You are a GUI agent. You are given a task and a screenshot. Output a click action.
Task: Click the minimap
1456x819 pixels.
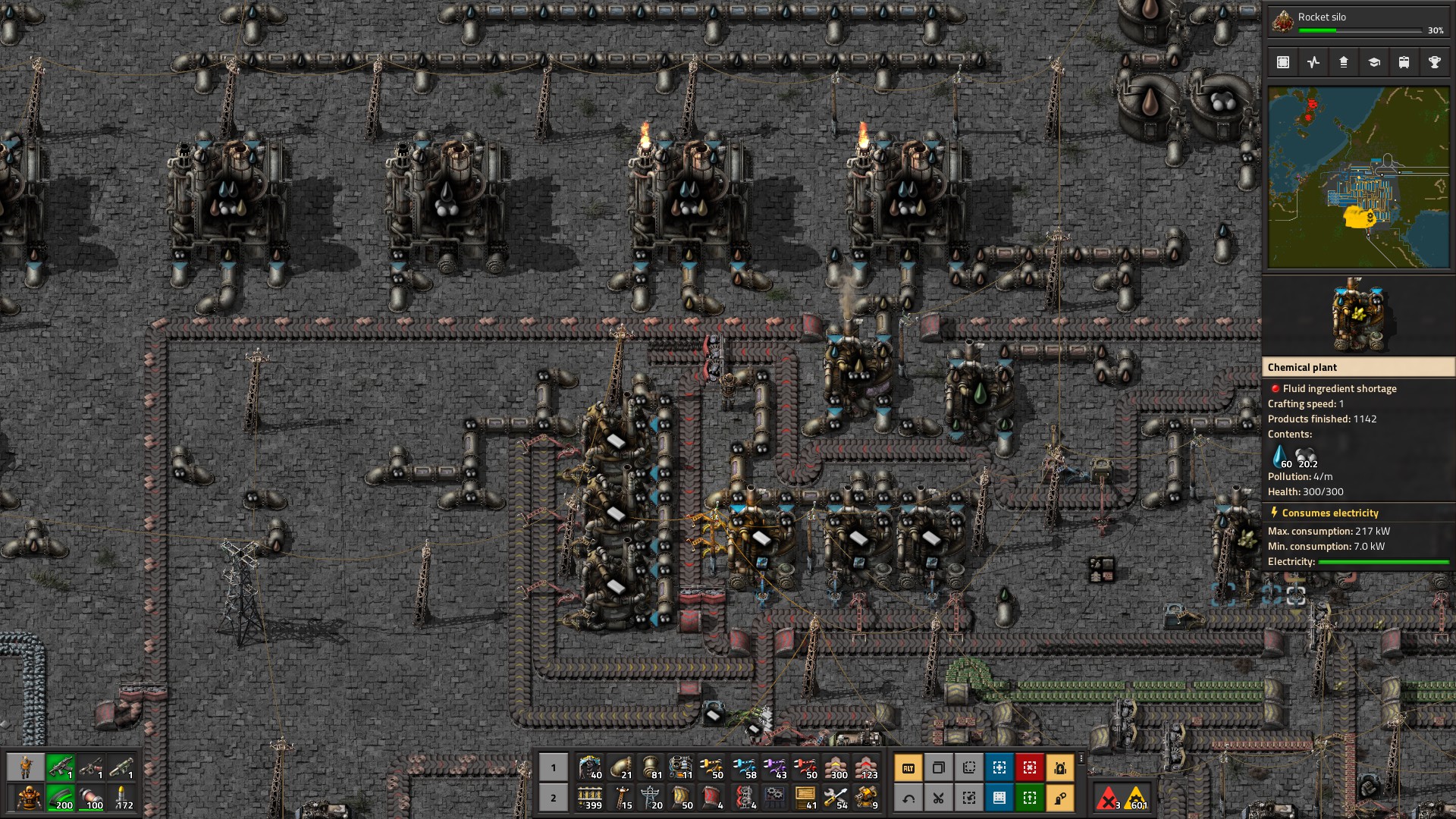point(1358,177)
